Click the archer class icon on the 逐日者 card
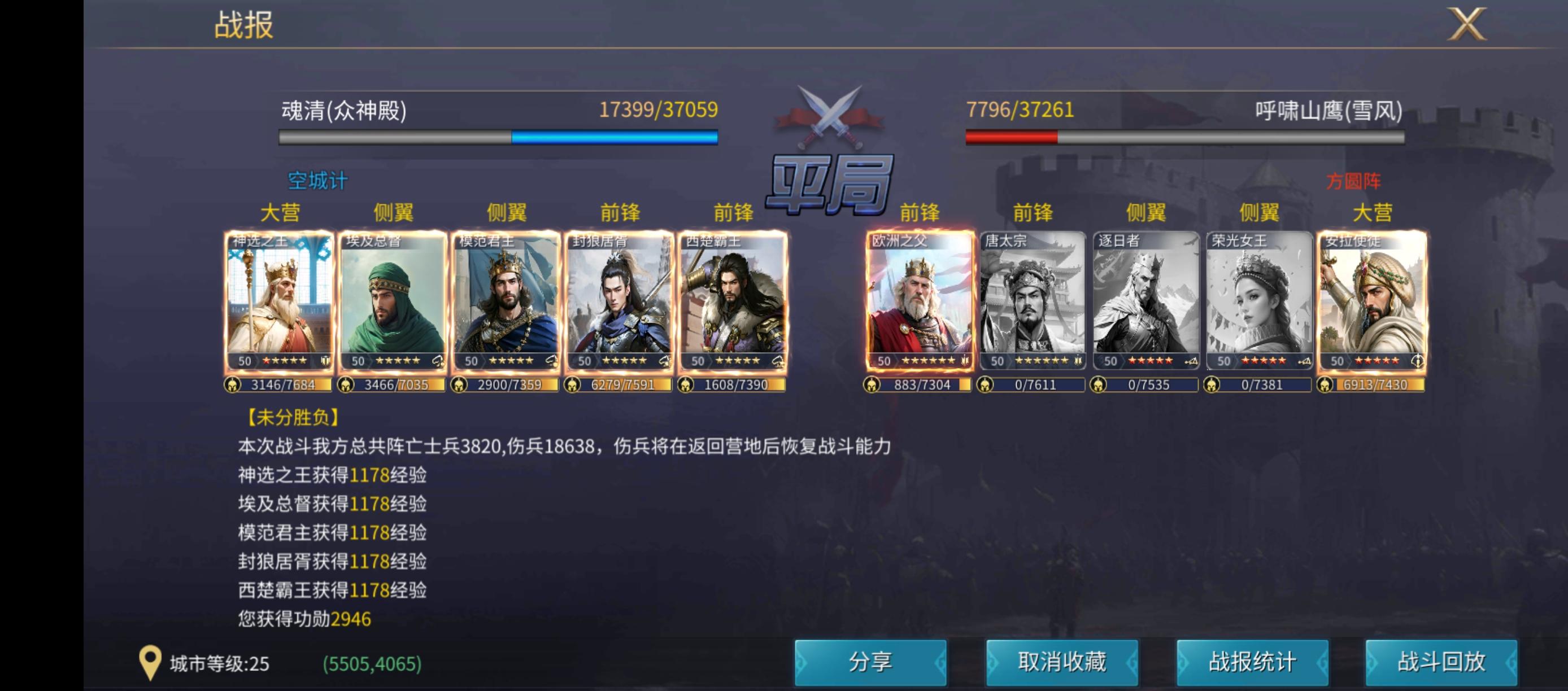 point(1192,361)
